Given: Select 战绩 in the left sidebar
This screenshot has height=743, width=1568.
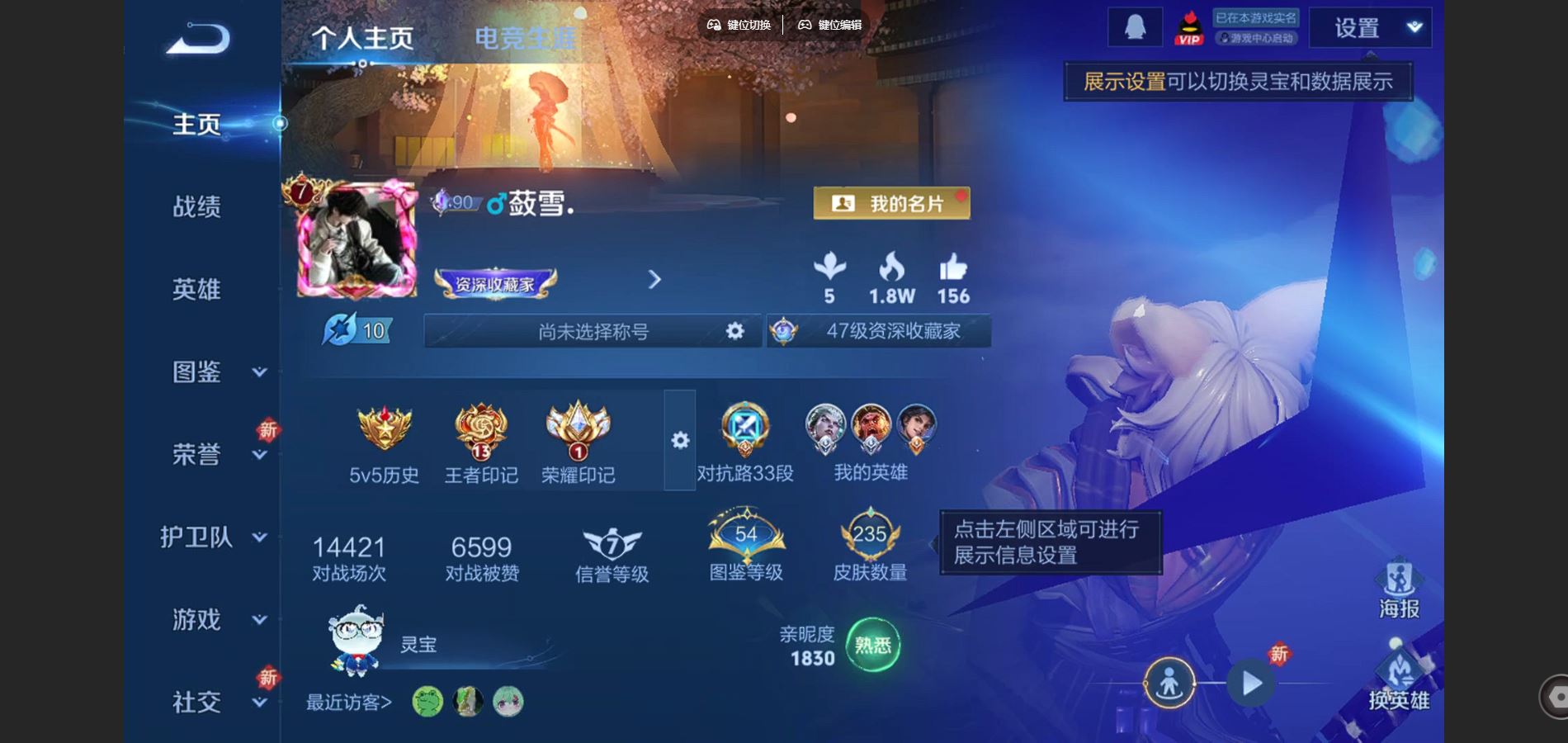Looking at the screenshot, I should (x=198, y=207).
